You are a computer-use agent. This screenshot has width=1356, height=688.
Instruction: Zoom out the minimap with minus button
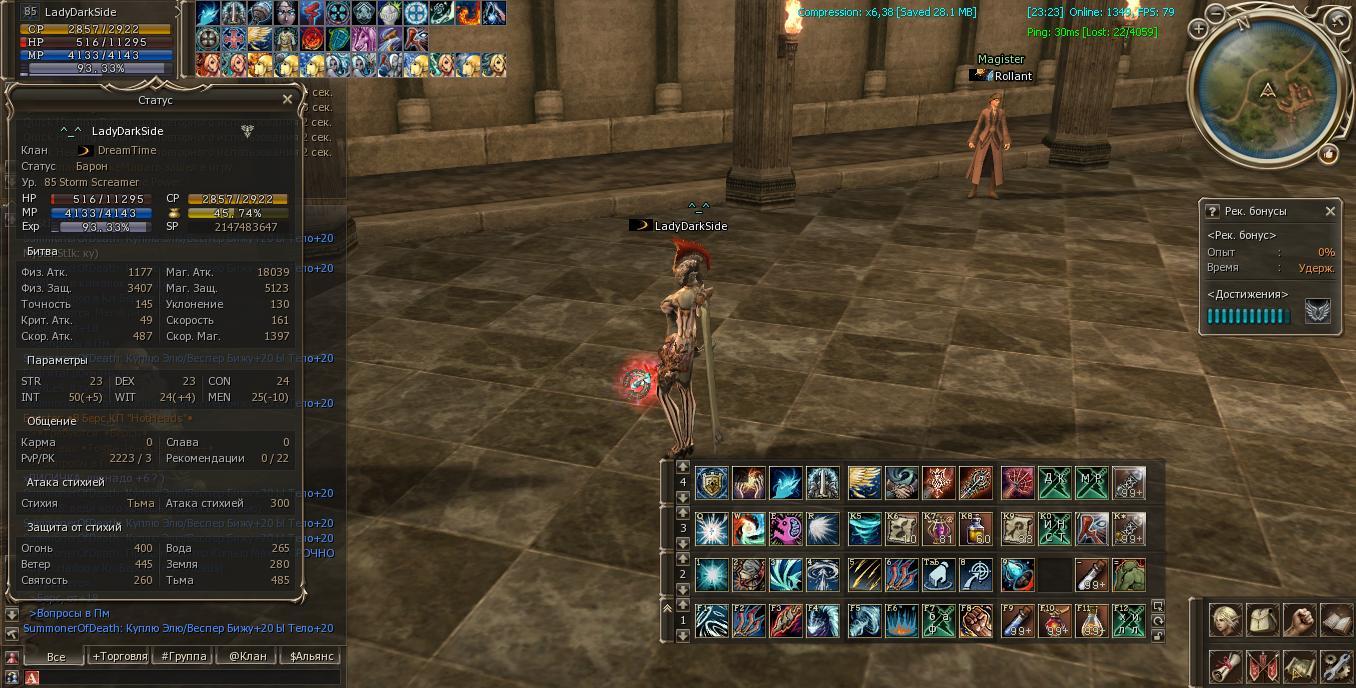tap(1215, 14)
